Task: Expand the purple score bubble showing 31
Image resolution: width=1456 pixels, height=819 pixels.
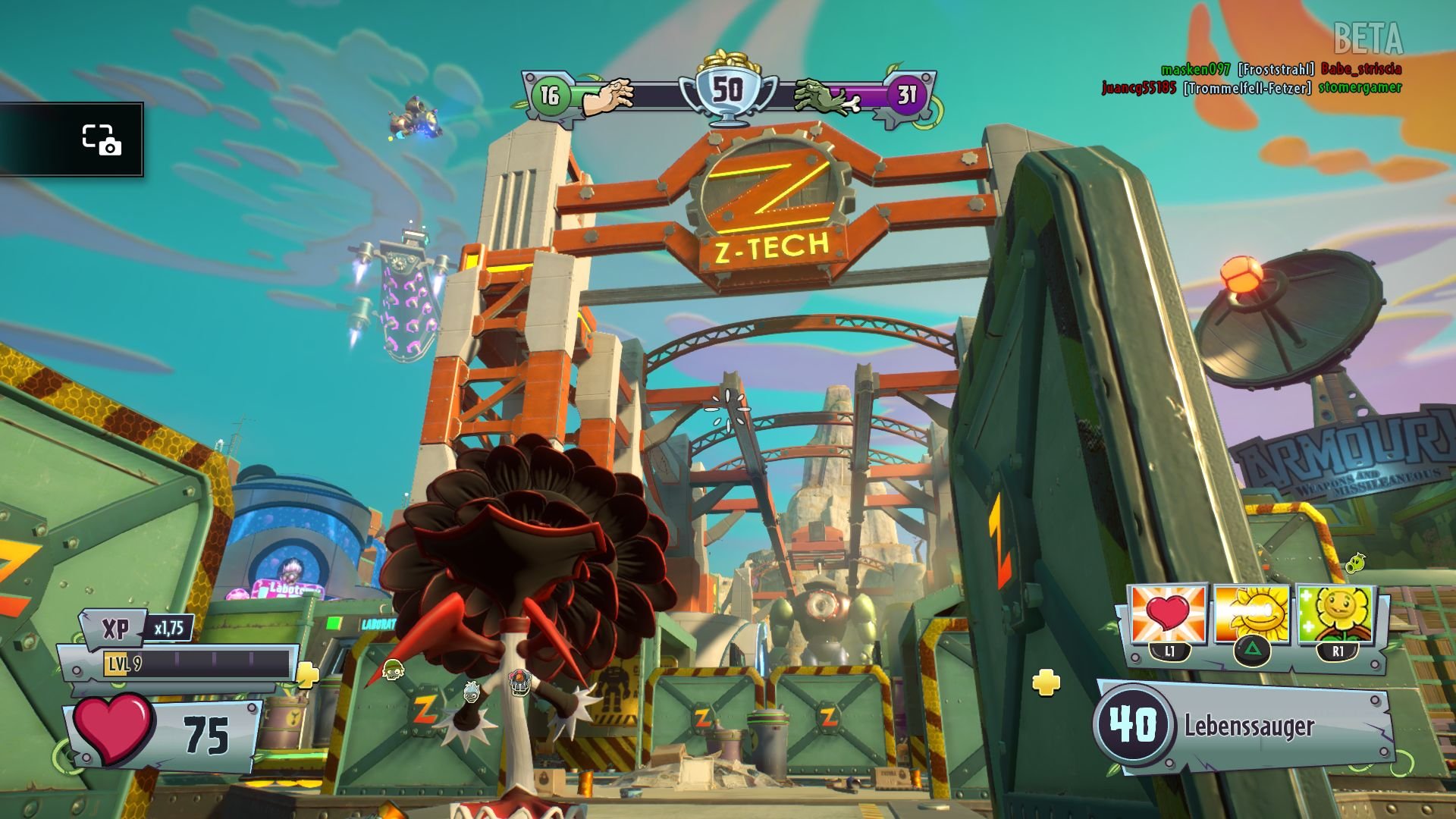Action: tap(907, 95)
